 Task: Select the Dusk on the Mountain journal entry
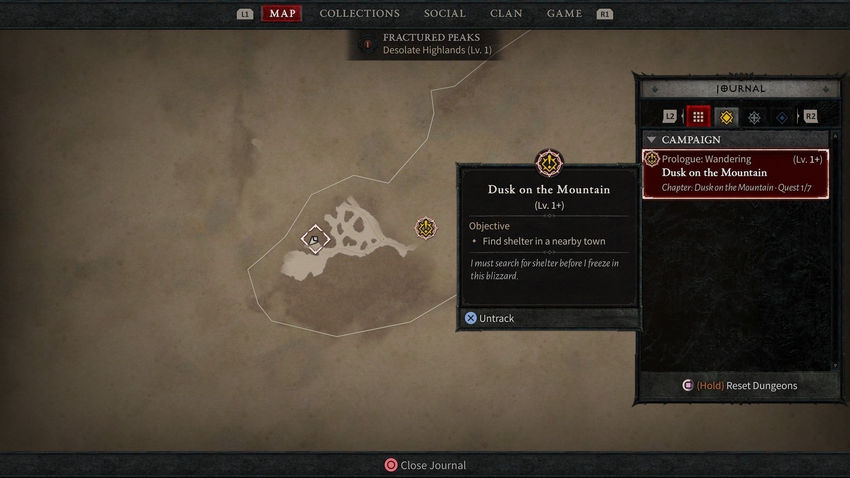coord(735,173)
